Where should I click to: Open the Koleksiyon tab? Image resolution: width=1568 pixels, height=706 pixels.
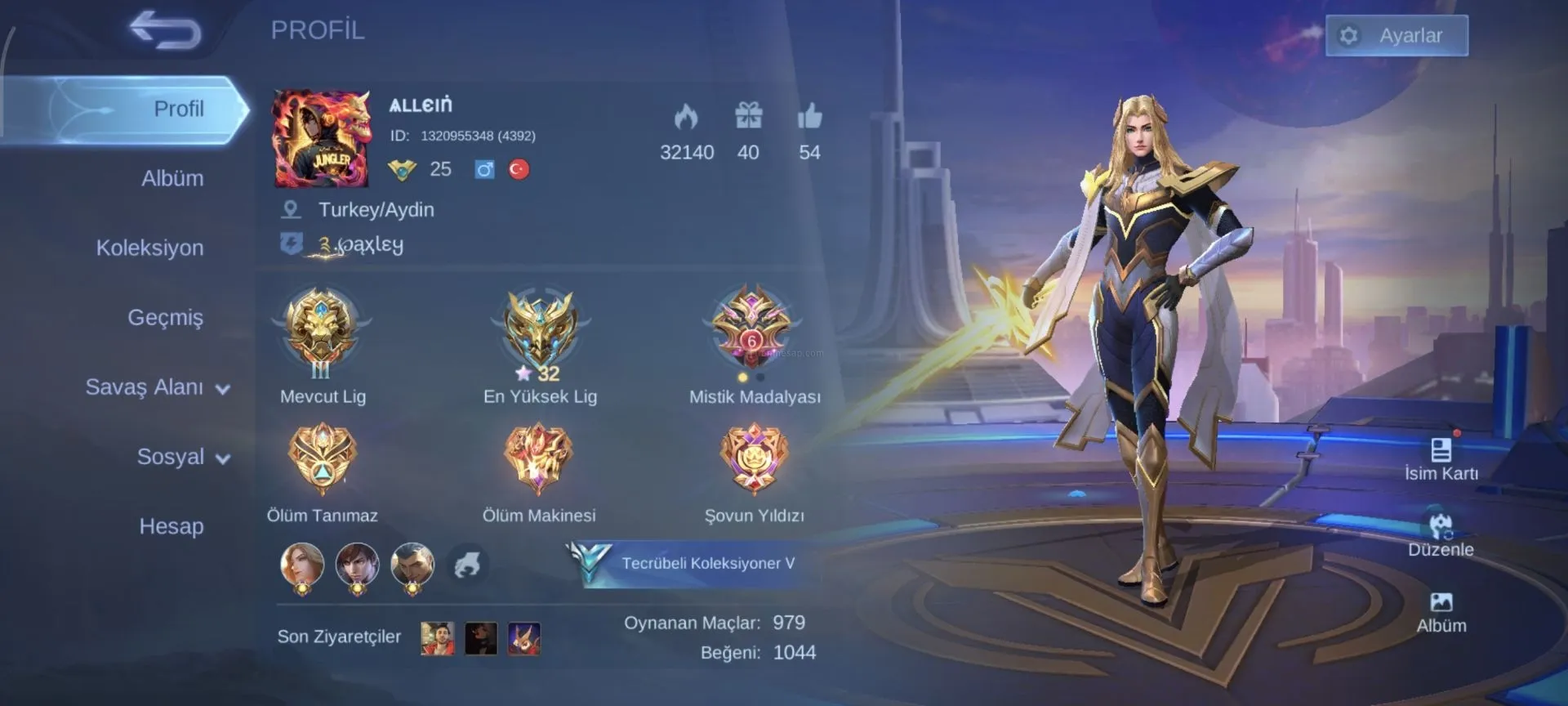point(150,248)
